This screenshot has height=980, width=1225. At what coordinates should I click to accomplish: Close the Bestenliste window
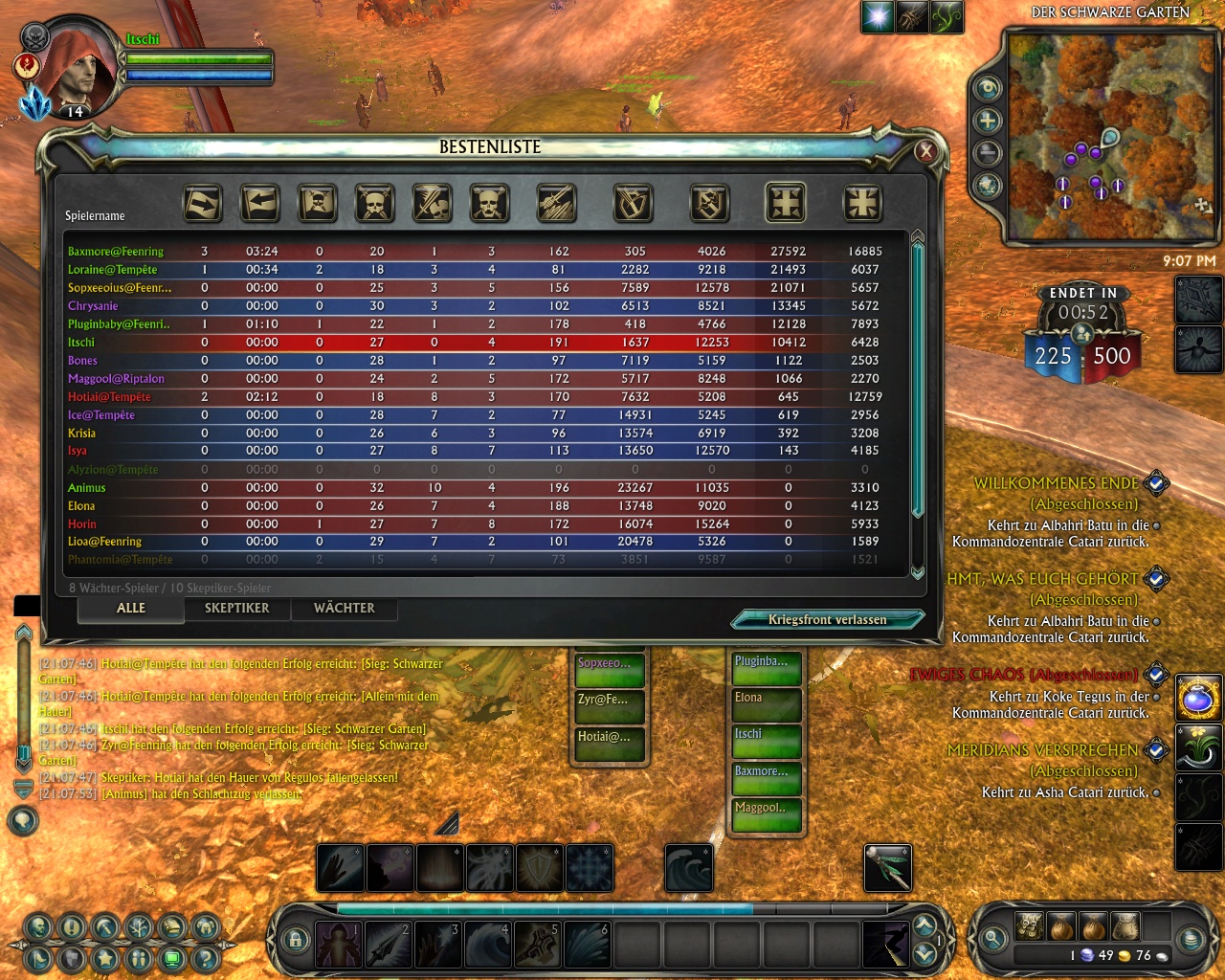pos(925,151)
